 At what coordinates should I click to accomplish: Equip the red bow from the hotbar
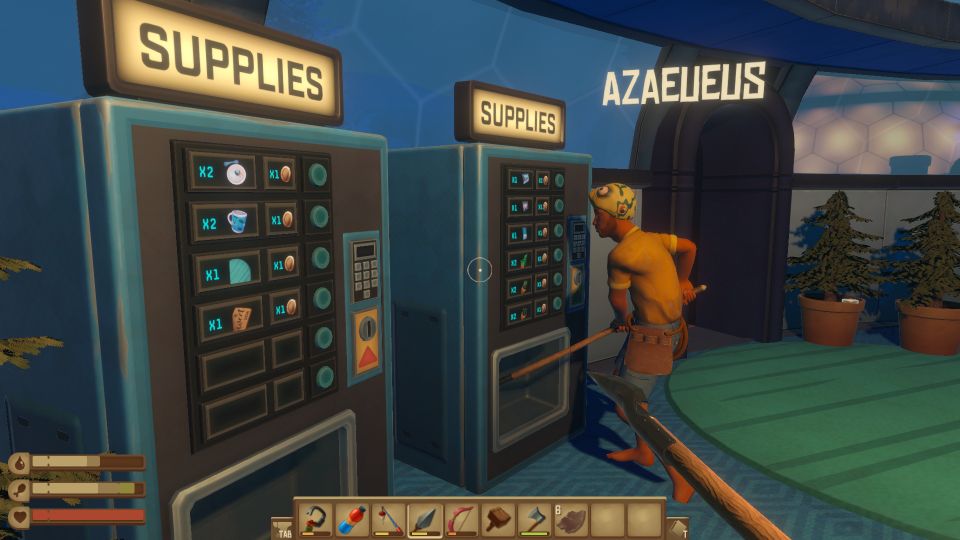[460, 520]
